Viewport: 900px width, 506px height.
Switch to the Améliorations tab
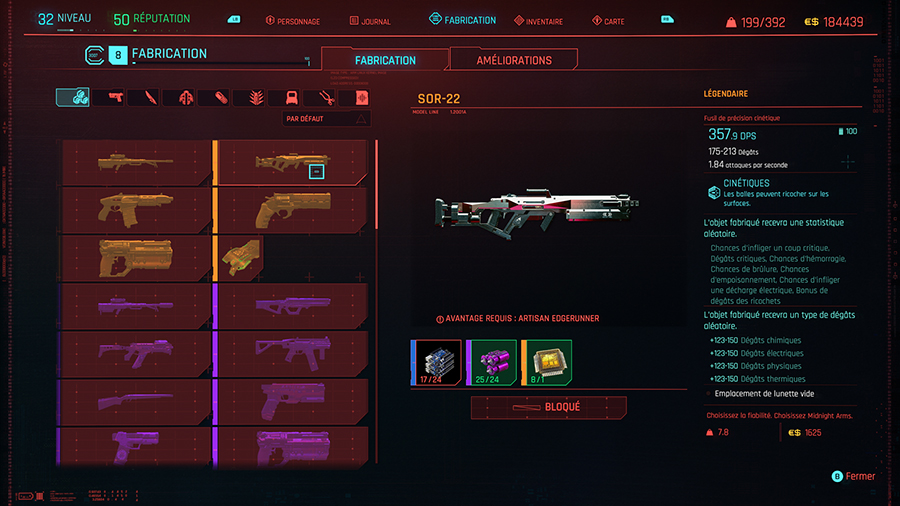pyautogui.click(x=514, y=60)
